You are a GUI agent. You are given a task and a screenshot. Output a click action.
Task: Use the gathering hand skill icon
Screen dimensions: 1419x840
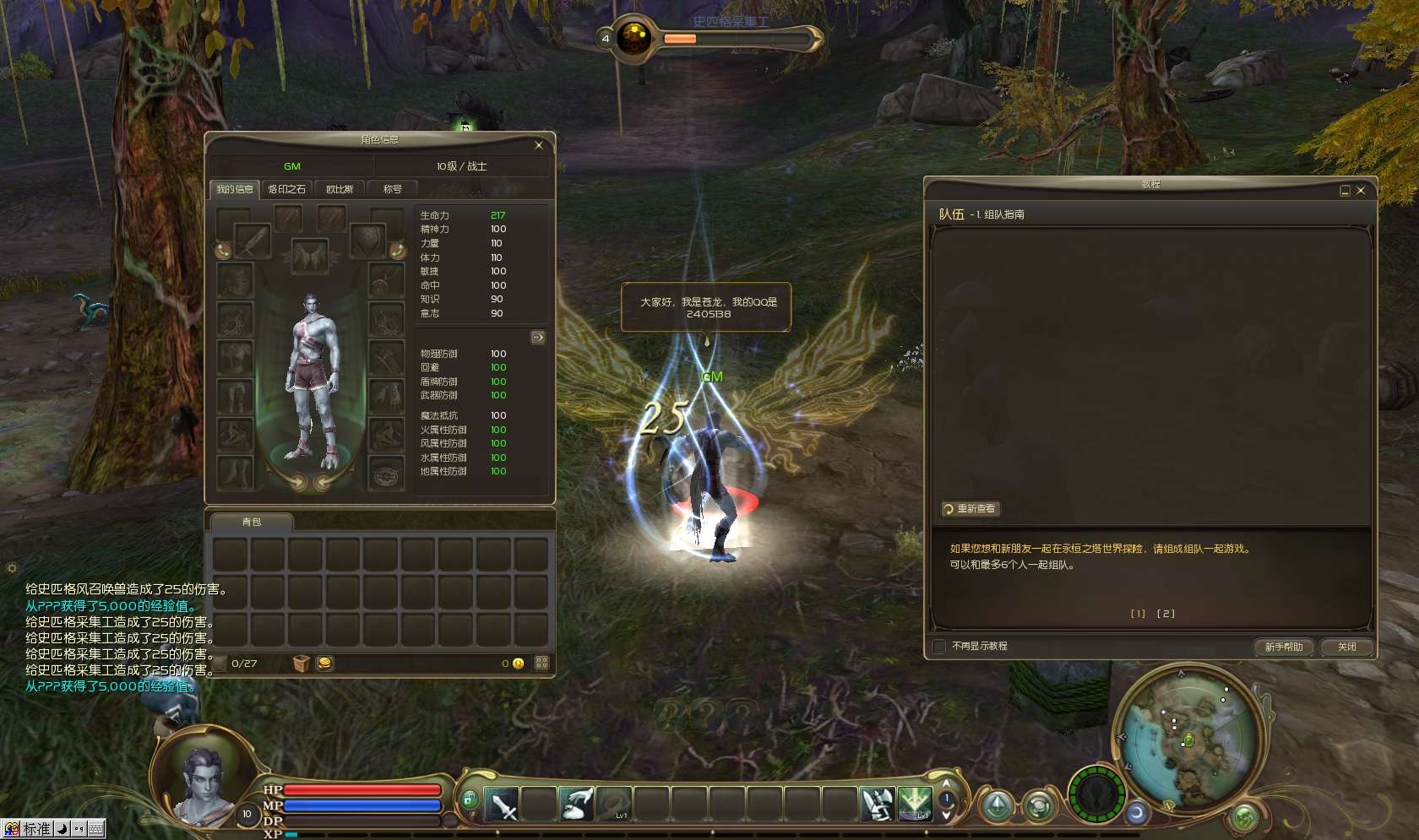pos(577,804)
